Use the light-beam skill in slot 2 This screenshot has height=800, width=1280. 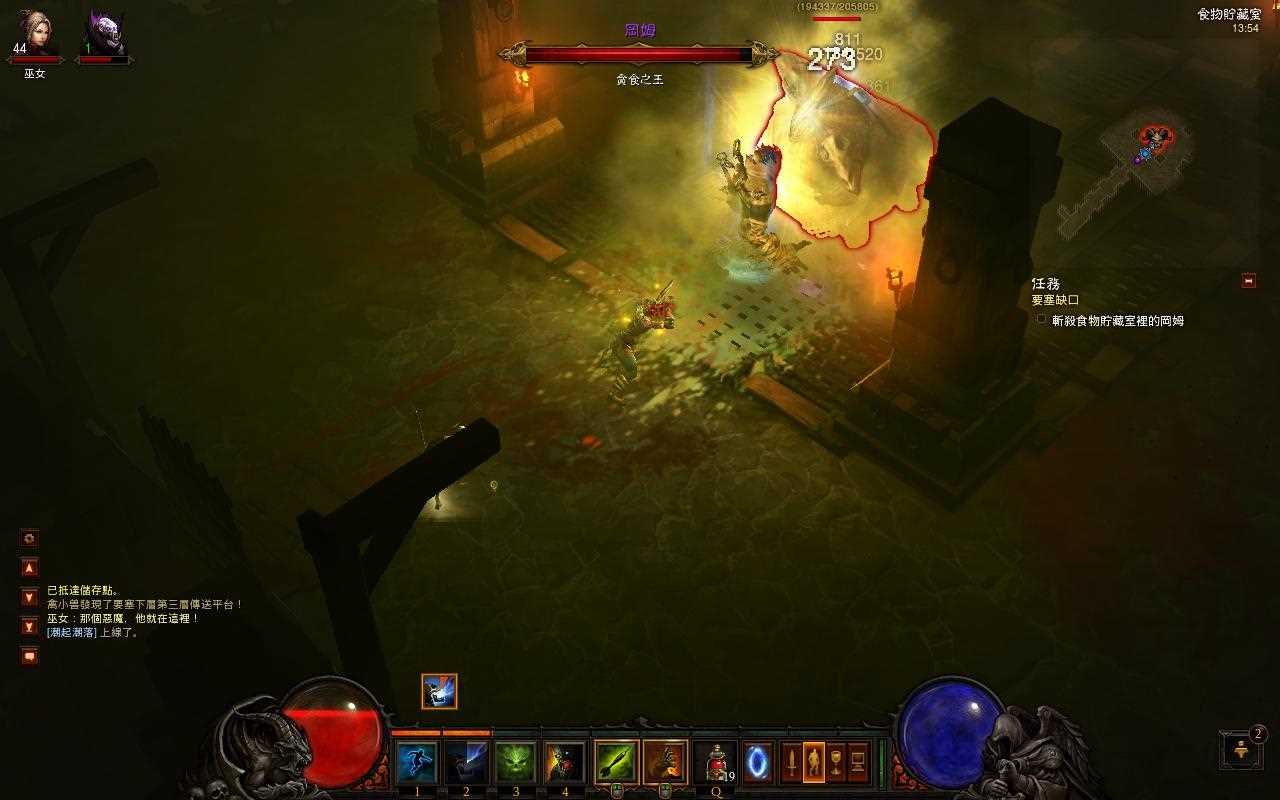pos(465,763)
